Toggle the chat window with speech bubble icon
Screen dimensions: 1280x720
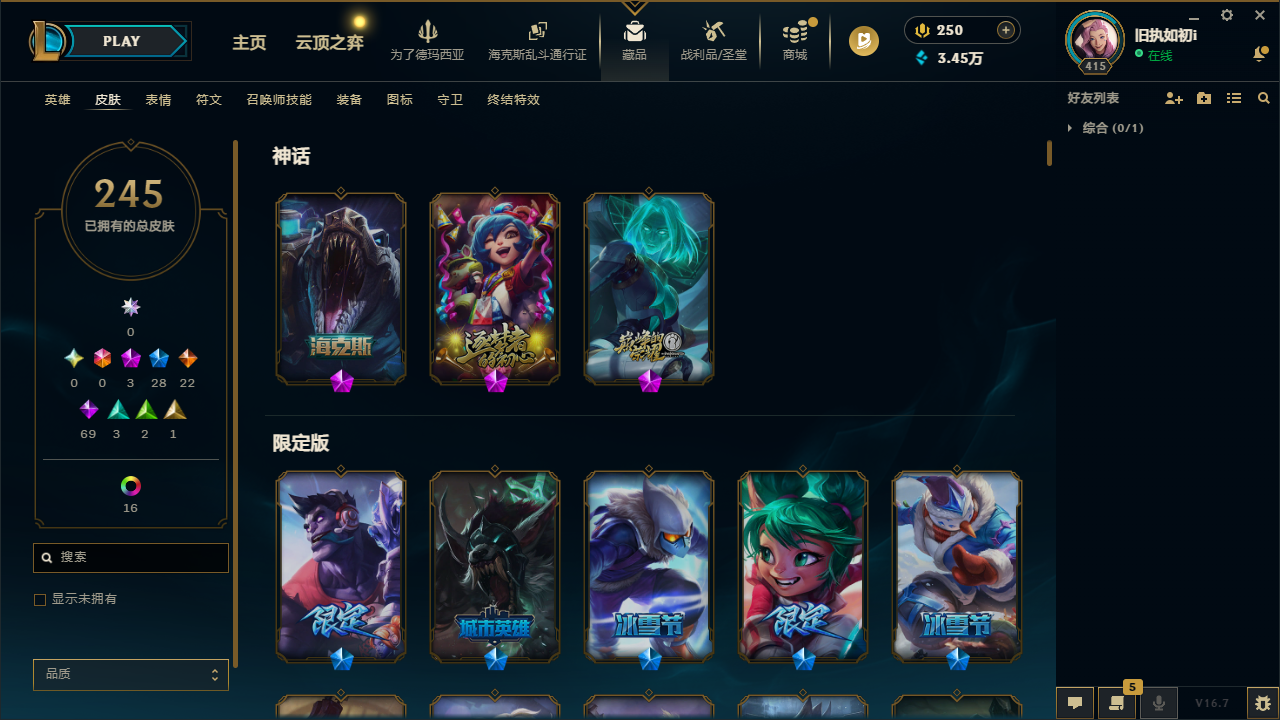click(x=1074, y=703)
